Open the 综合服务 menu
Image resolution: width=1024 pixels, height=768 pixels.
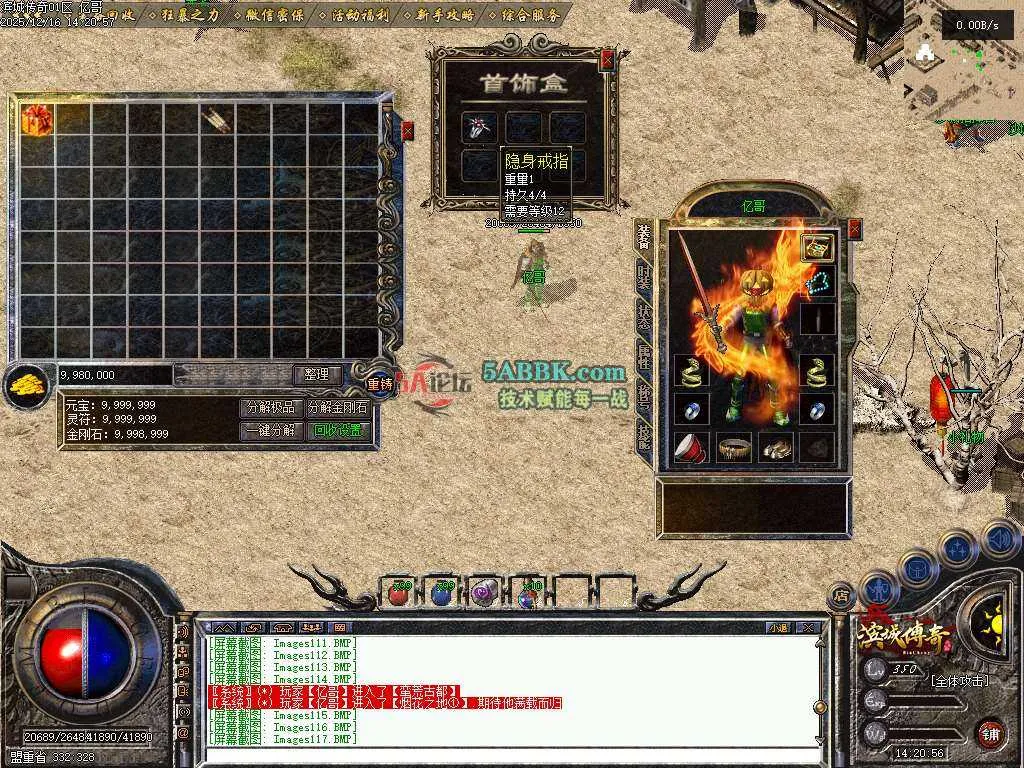530,14
